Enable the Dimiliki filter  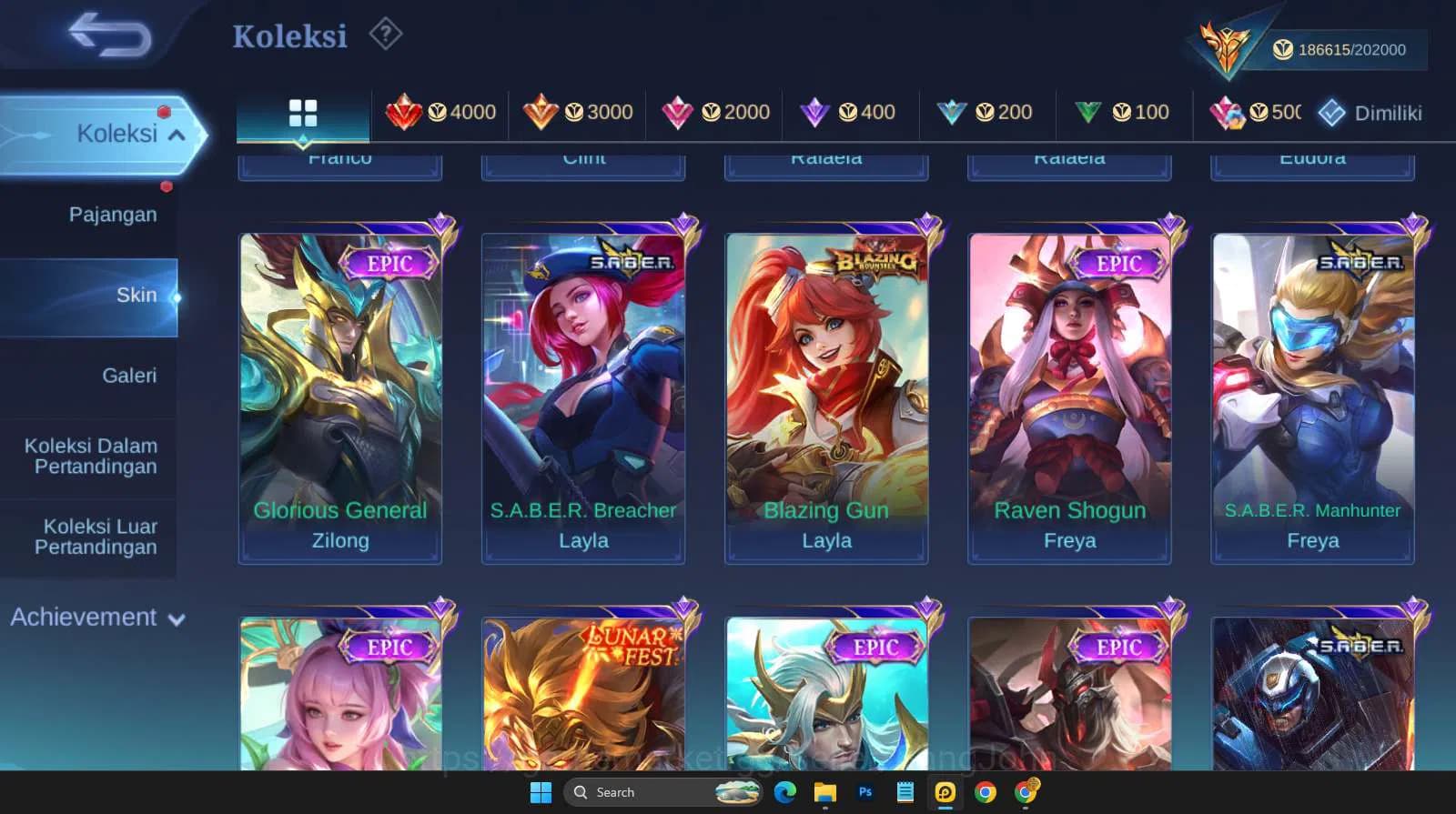tap(1370, 112)
